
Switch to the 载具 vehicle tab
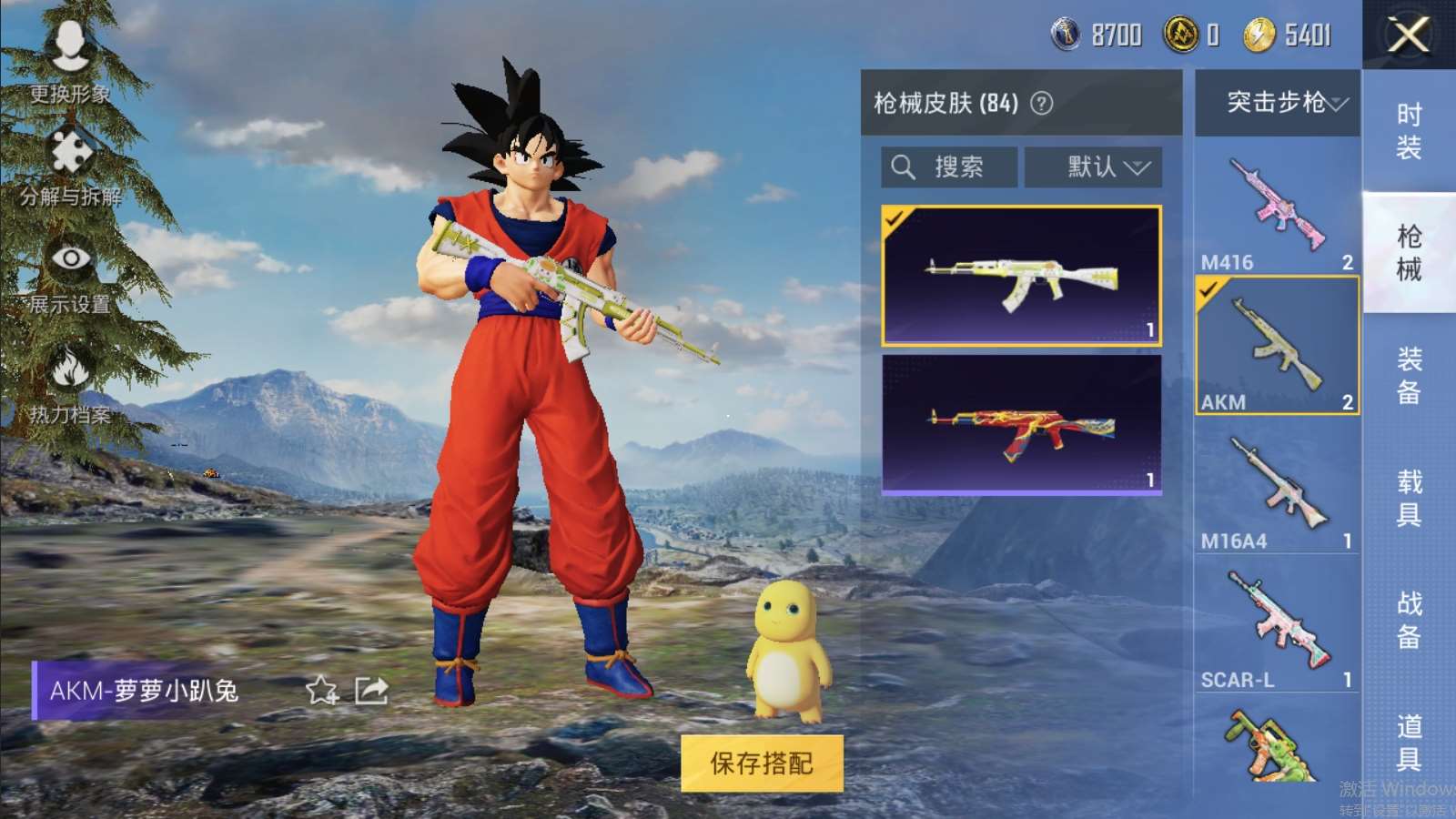[1409, 497]
